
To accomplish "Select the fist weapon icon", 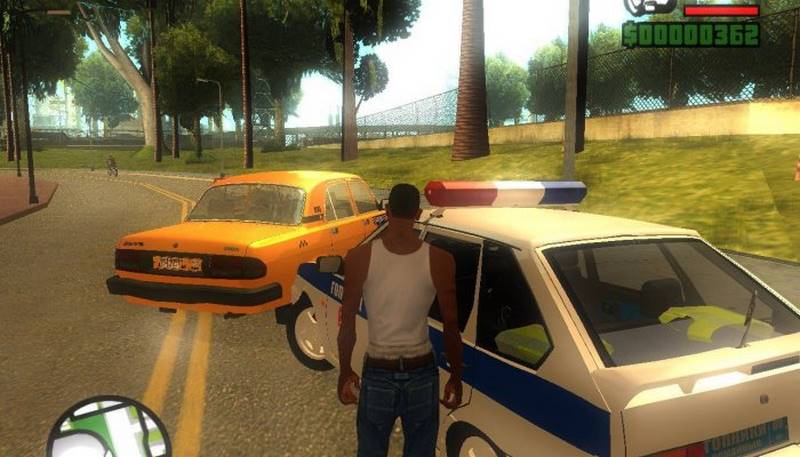I will [652, 7].
